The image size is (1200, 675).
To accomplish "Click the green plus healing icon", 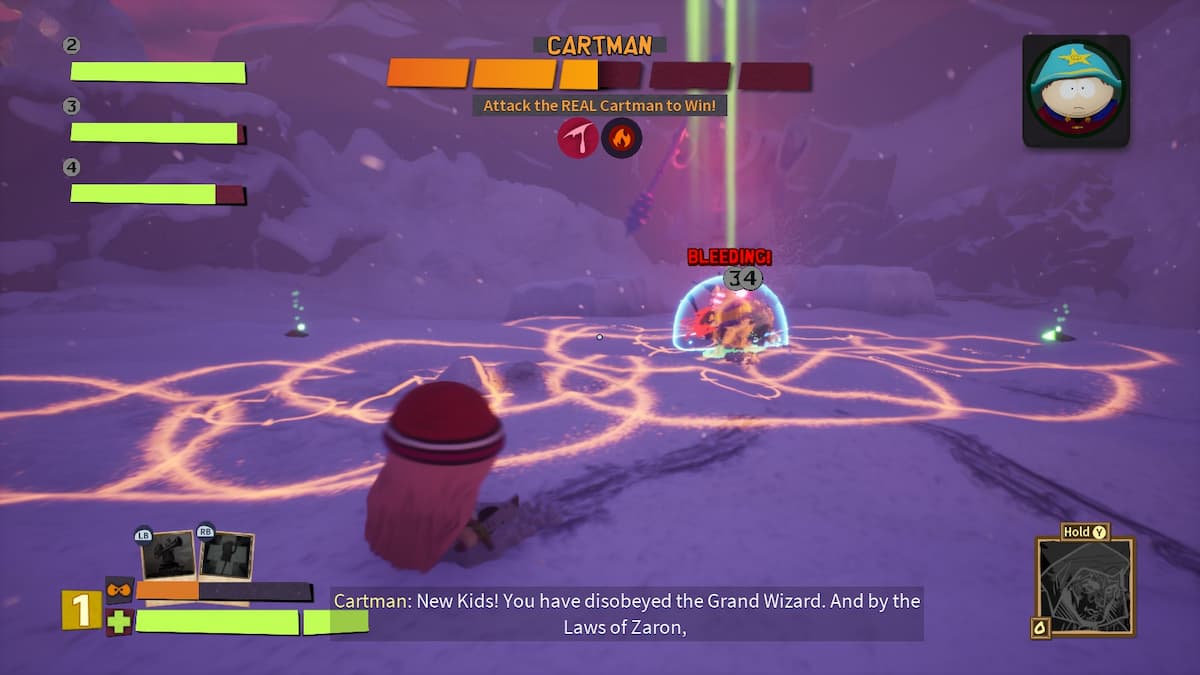I will point(119,622).
